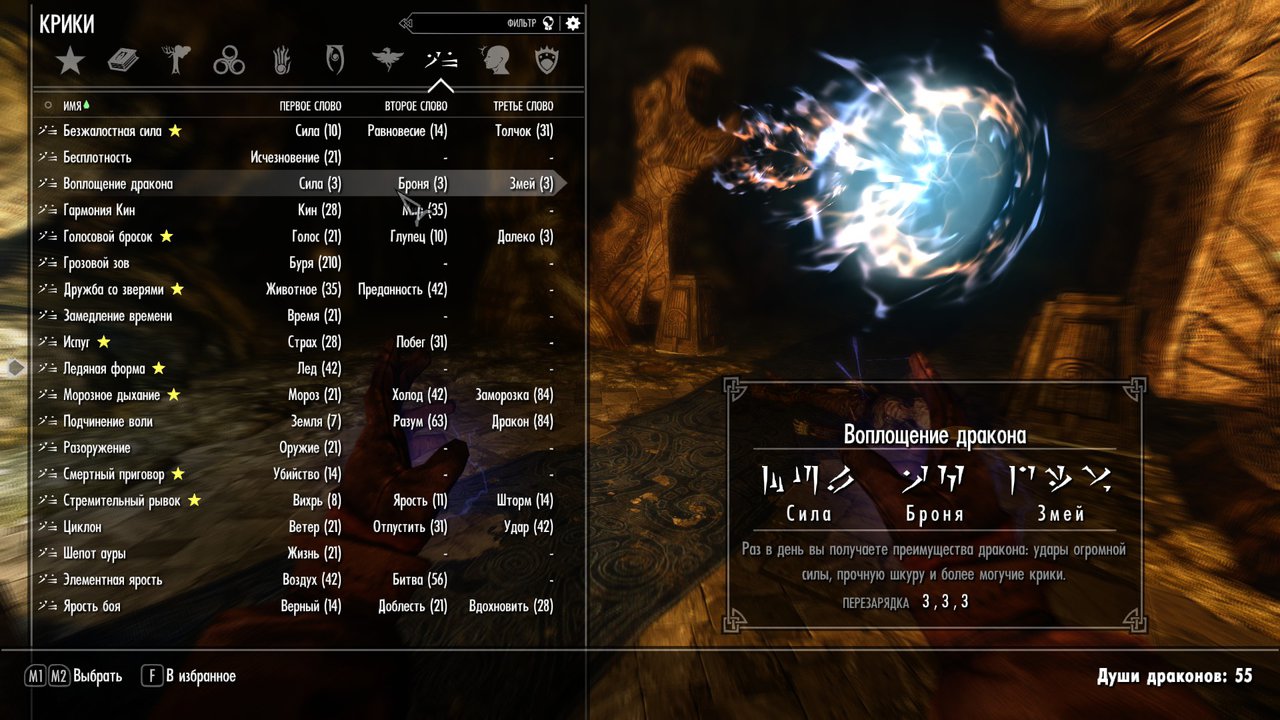Pick the Смертный приговор shout
1280x720 pixels.
click(x=115, y=474)
